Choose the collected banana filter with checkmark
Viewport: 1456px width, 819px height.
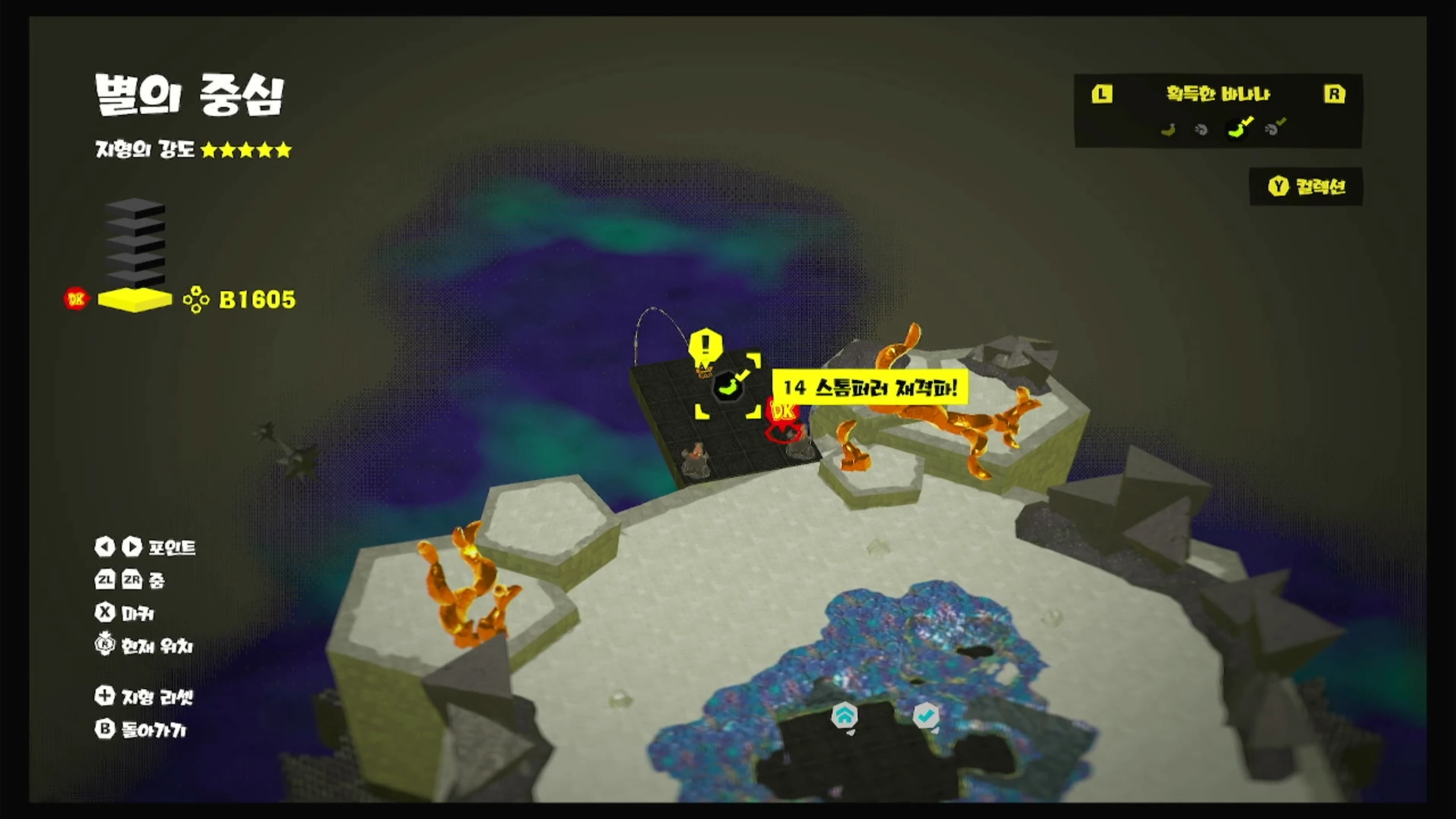[x=1239, y=129]
